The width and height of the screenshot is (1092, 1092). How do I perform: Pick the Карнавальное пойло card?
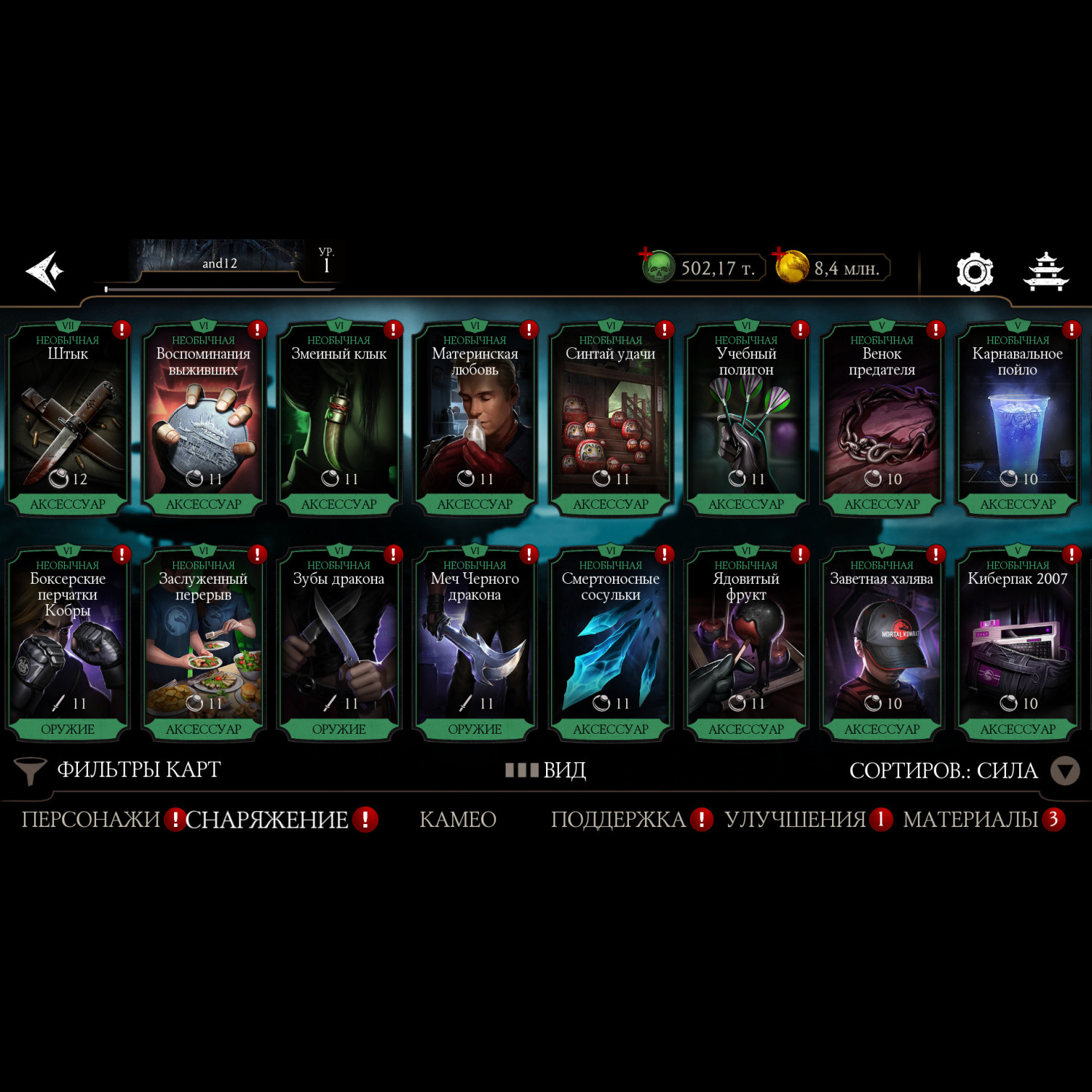click(x=1017, y=419)
